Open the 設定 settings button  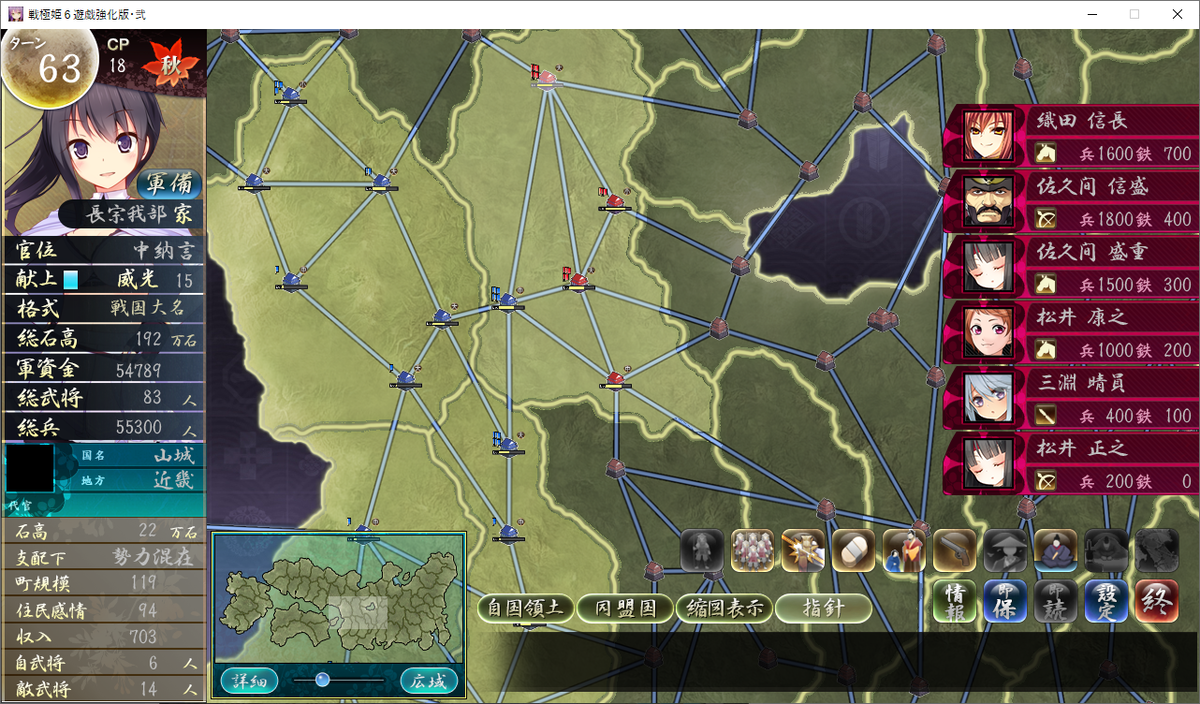pos(1105,601)
